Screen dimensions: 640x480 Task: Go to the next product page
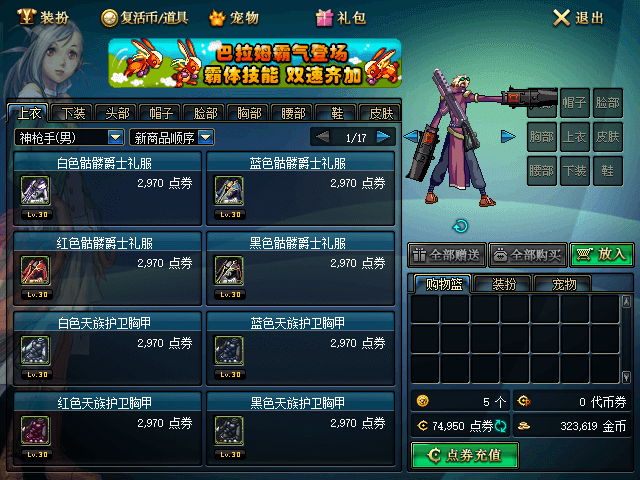[385, 137]
